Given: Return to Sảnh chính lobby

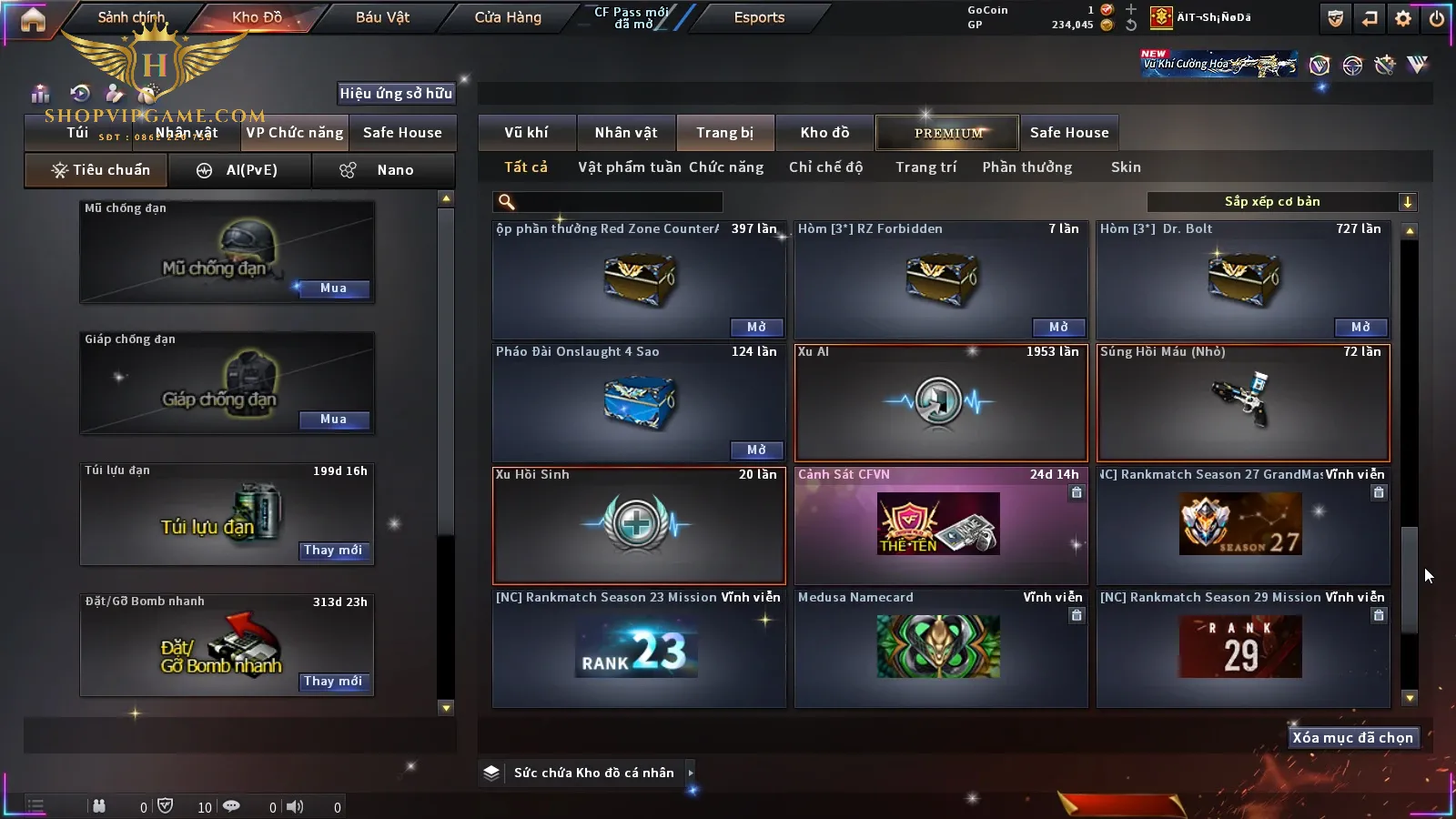Looking at the screenshot, I should (x=132, y=17).
